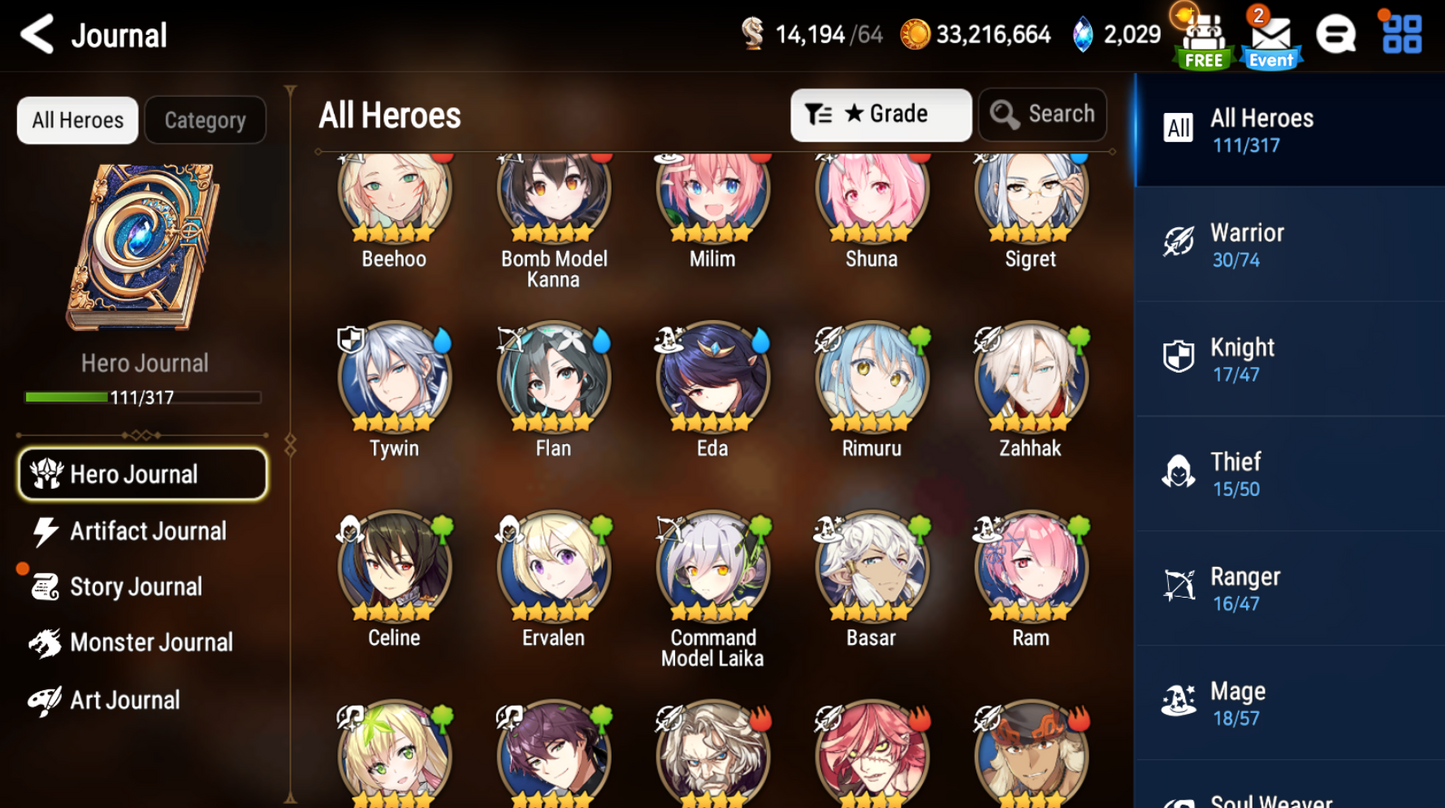Click the back arrow next to Journal
This screenshot has height=808, width=1445.
[x=36, y=34]
